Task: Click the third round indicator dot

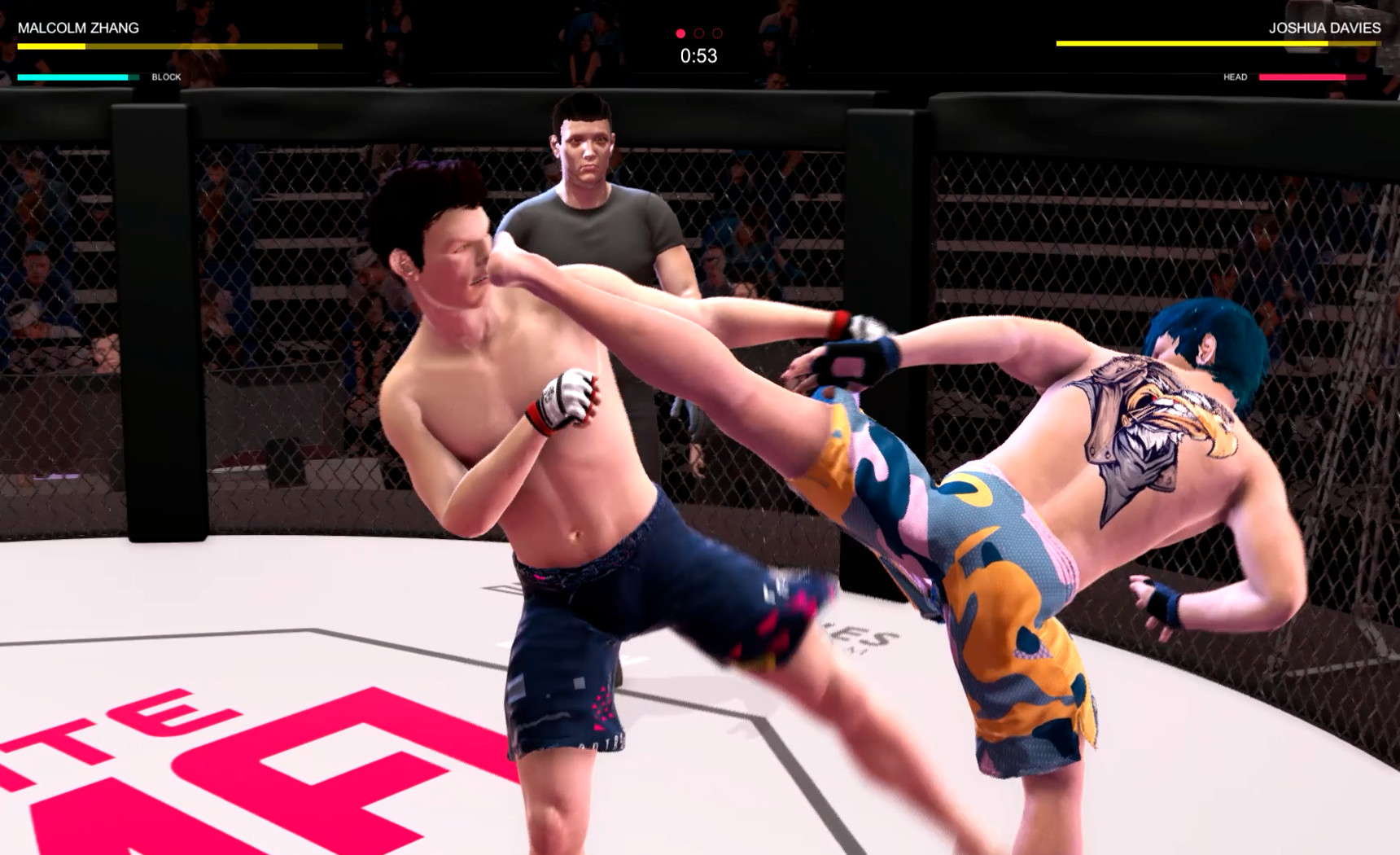Action: (x=717, y=34)
